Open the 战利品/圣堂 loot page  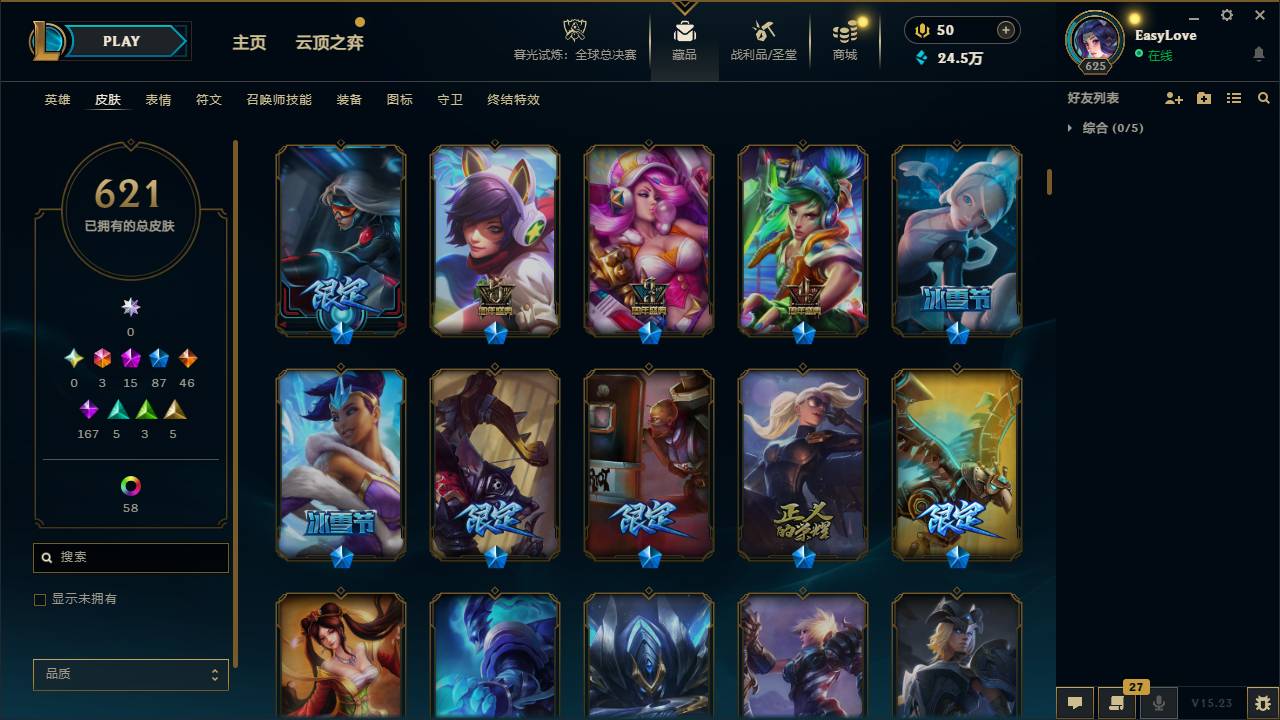tap(763, 40)
